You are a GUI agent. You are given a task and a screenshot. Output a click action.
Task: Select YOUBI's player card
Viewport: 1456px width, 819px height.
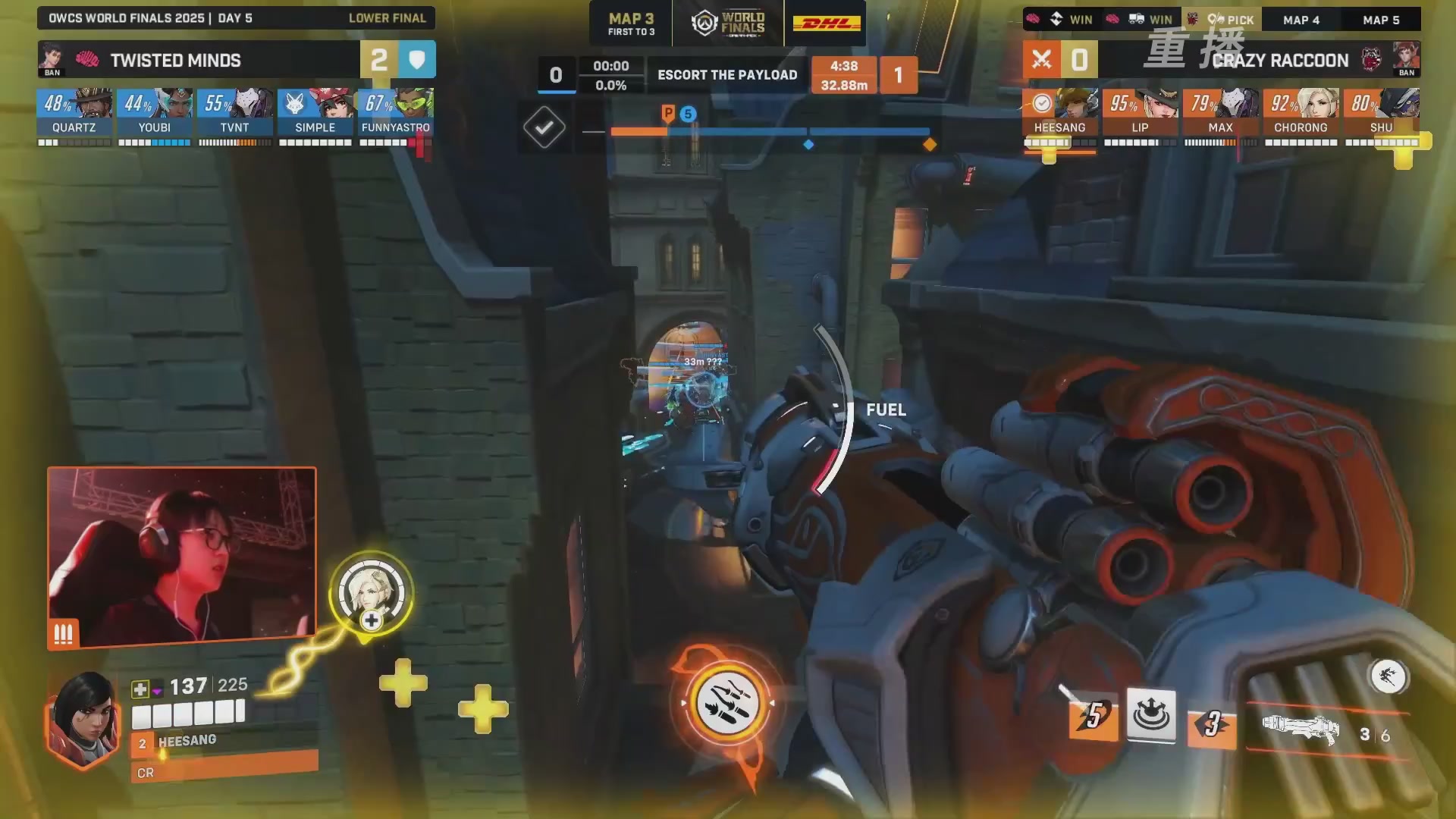point(155,112)
